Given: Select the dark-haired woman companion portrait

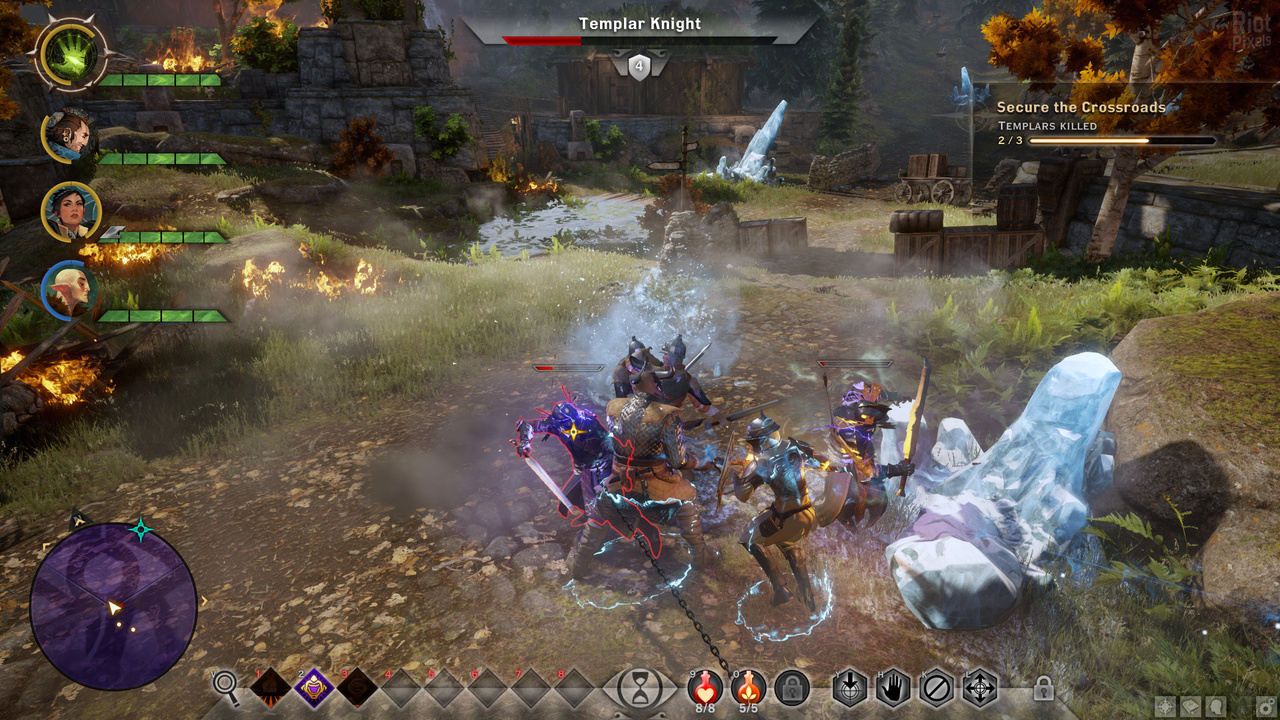Looking at the screenshot, I should 71,212.
